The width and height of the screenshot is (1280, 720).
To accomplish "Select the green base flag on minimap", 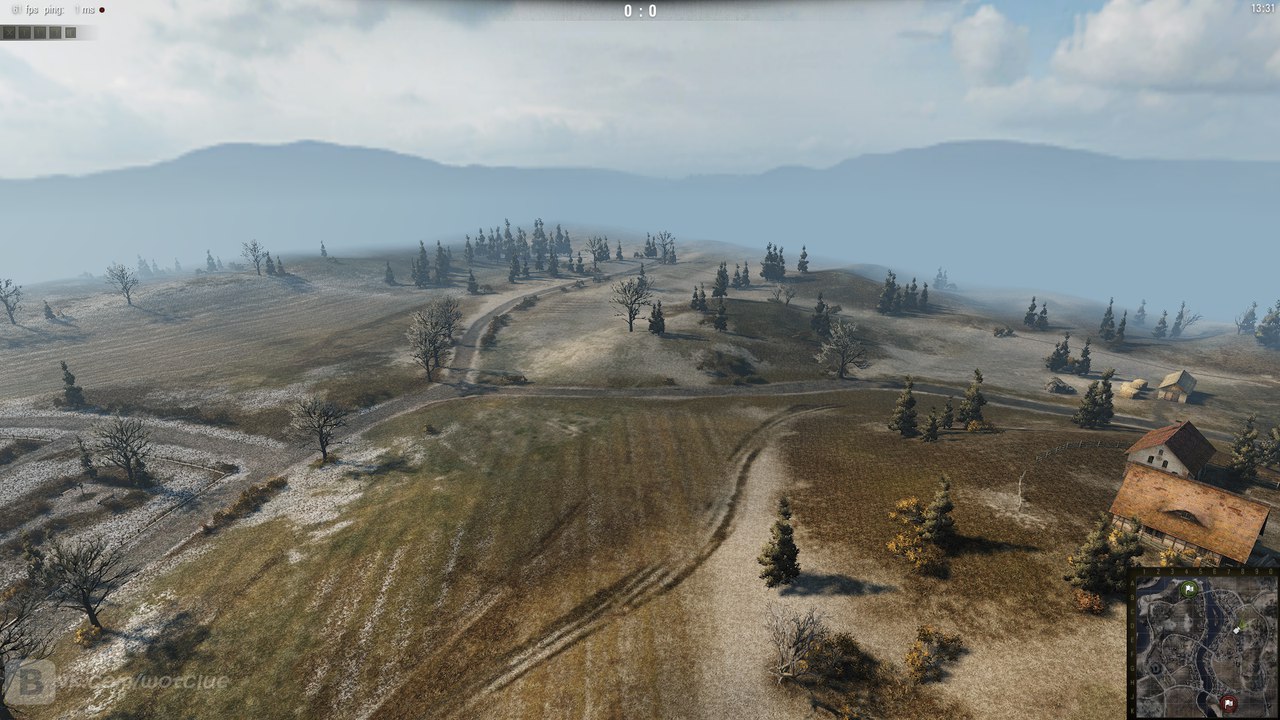I will pos(1189,589).
